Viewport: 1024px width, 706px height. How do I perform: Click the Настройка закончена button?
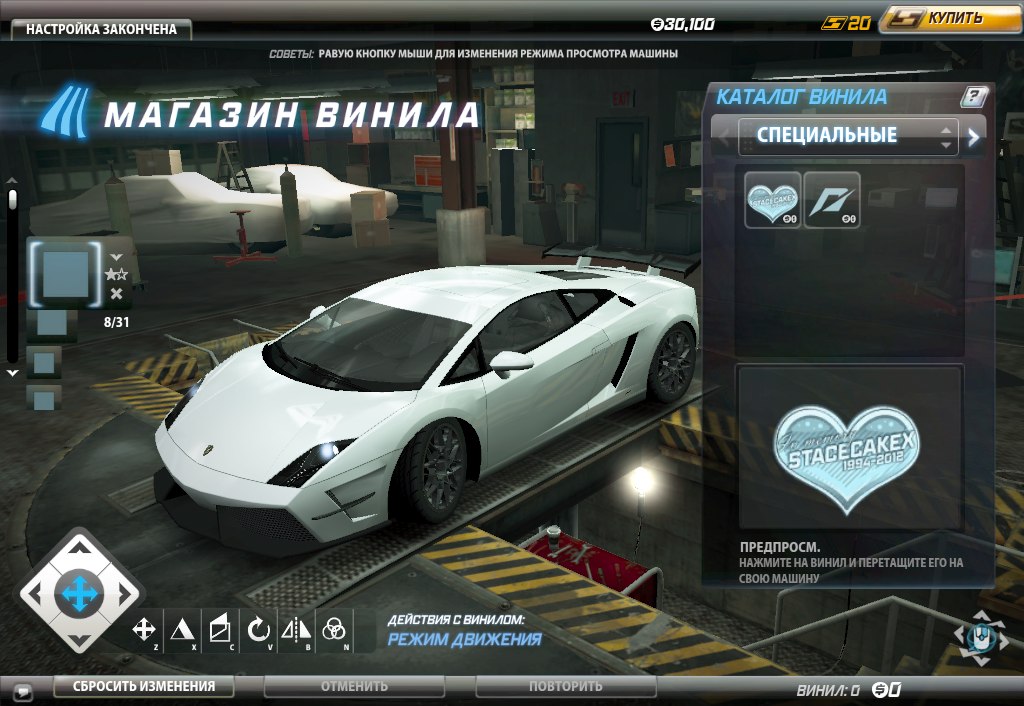[101, 29]
